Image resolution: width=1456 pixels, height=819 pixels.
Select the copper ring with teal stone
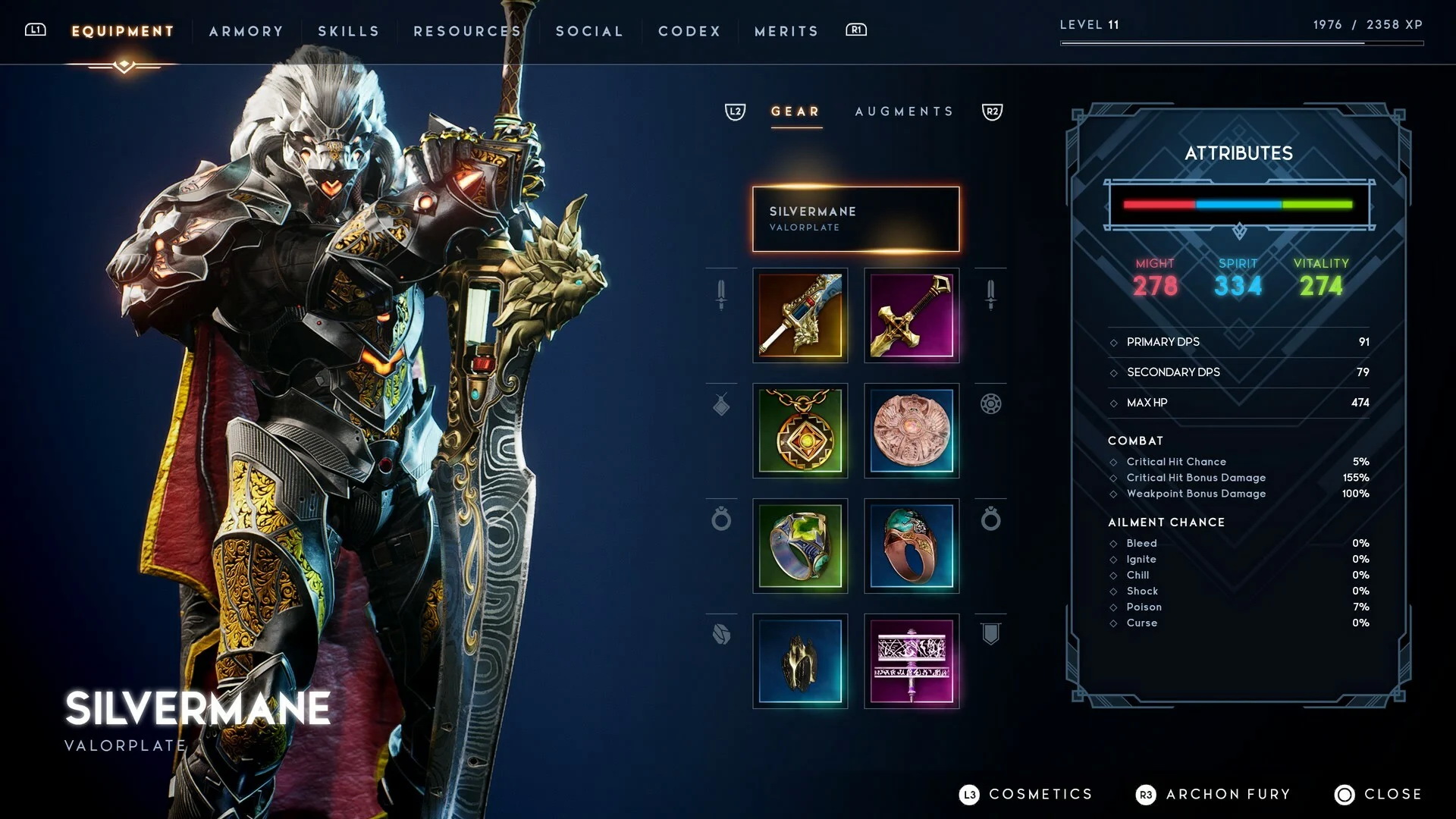pos(912,546)
